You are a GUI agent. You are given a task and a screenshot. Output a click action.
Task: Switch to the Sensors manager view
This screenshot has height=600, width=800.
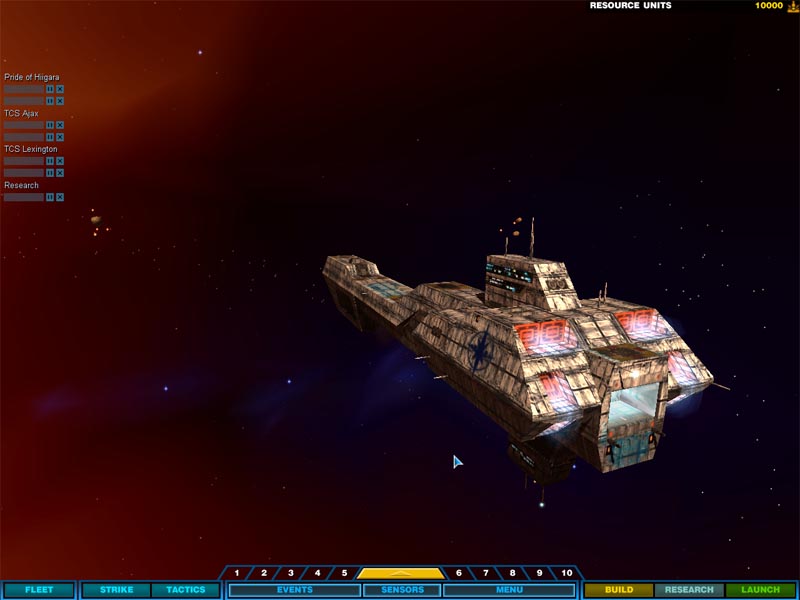pos(401,590)
